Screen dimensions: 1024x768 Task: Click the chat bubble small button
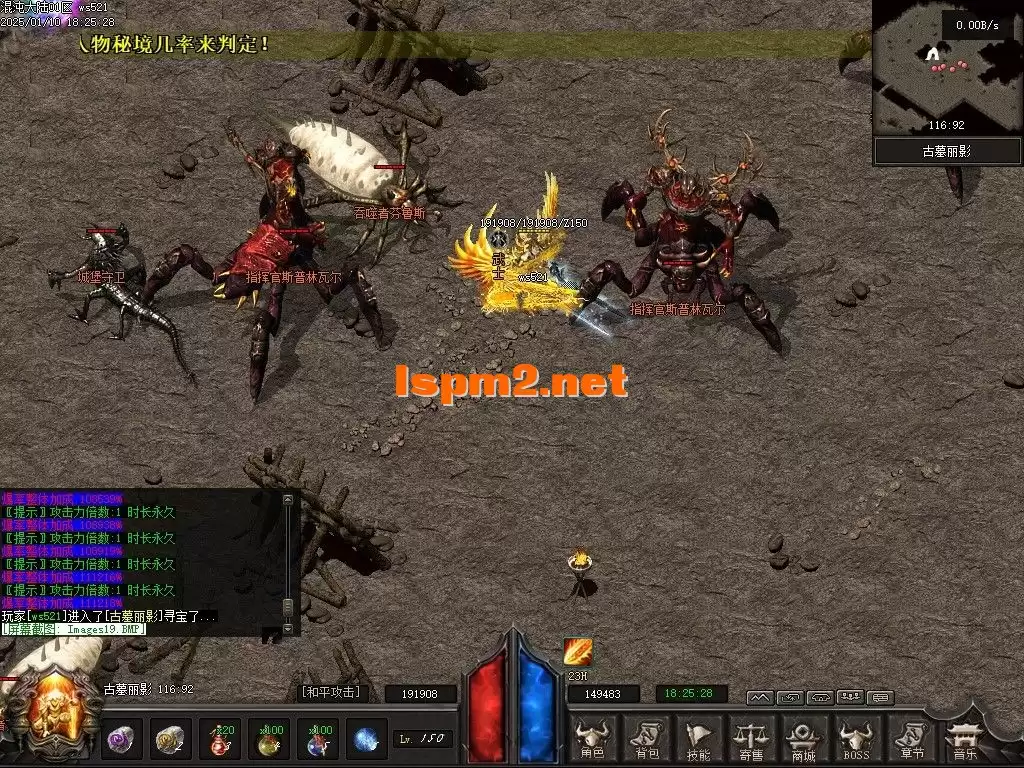(x=880, y=697)
